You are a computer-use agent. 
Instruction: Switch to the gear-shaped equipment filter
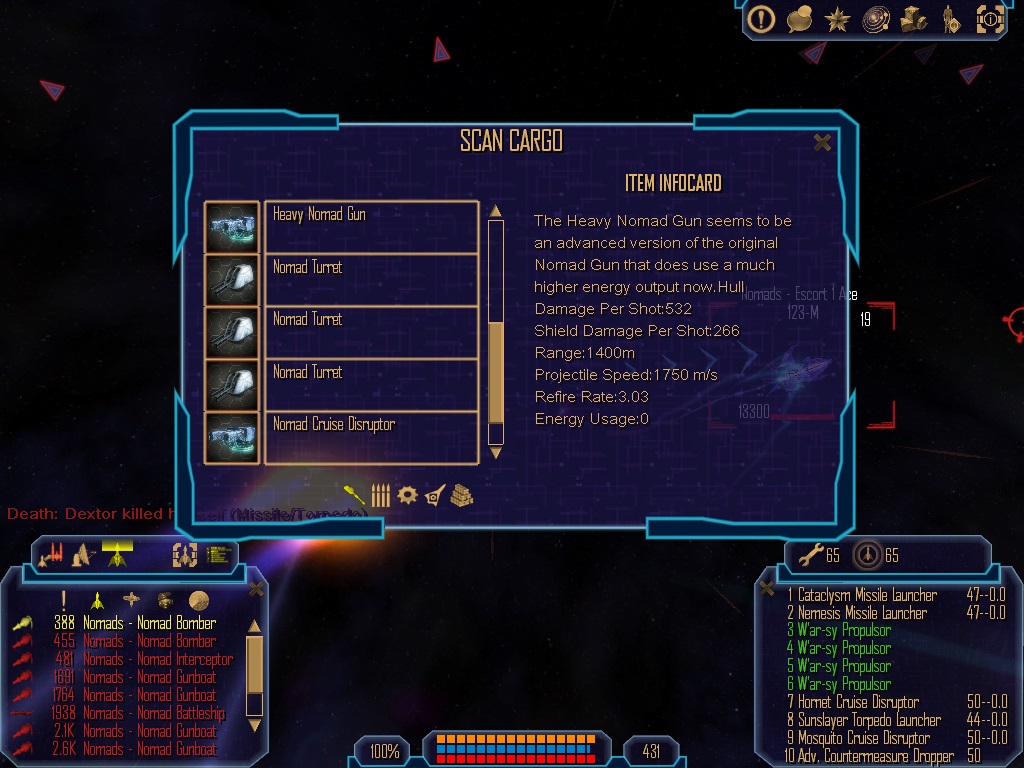point(407,495)
